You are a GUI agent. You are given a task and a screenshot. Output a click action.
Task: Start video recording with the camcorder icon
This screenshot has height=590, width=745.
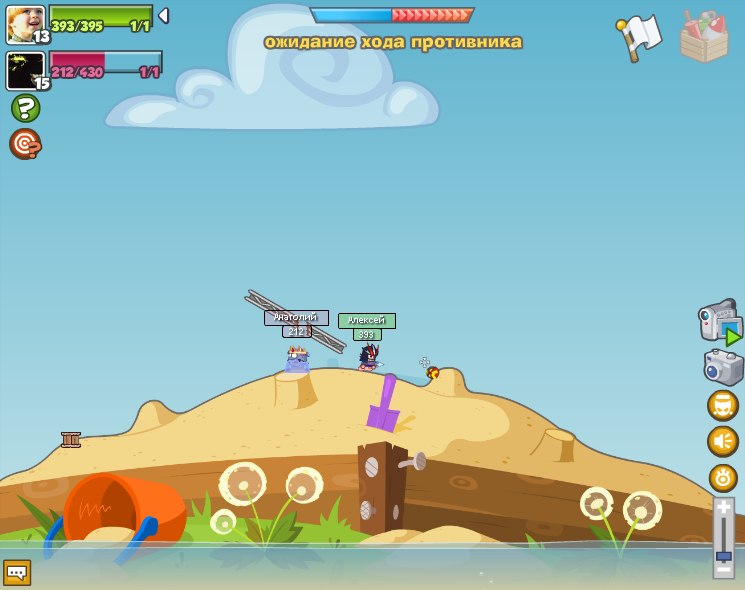click(x=720, y=322)
